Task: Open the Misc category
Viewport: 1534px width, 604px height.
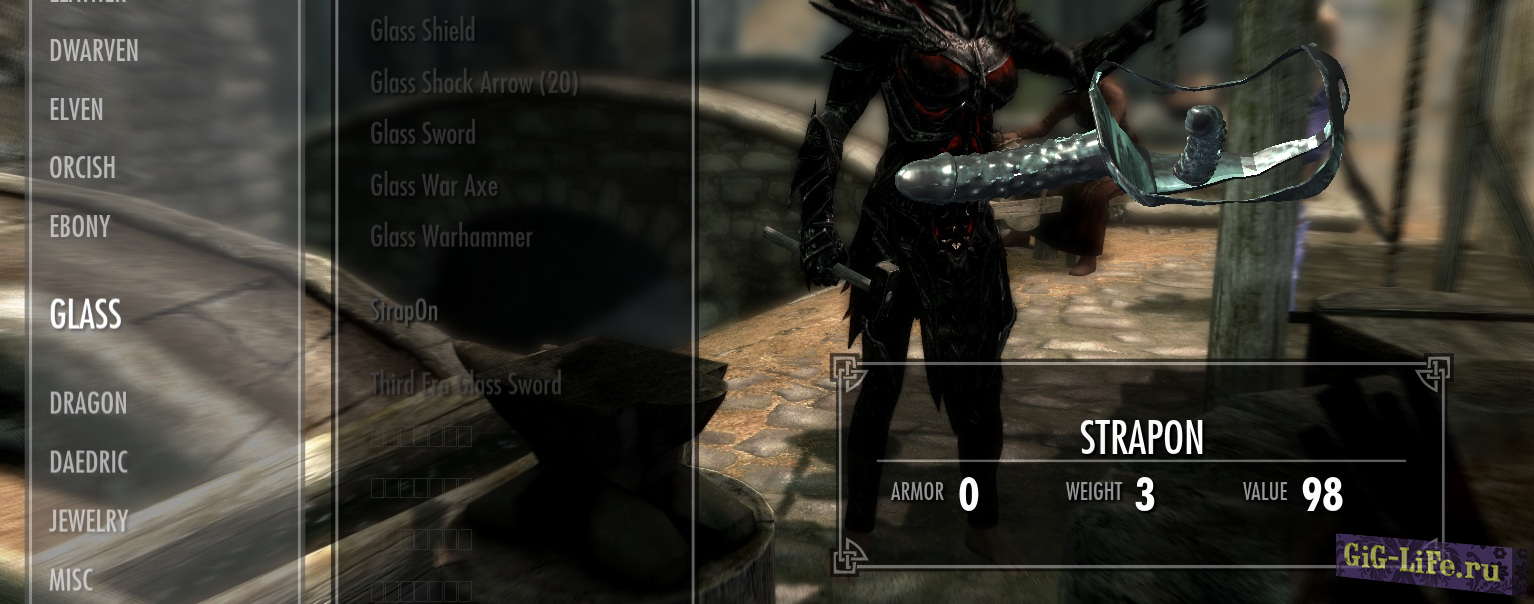Action: 71,579
